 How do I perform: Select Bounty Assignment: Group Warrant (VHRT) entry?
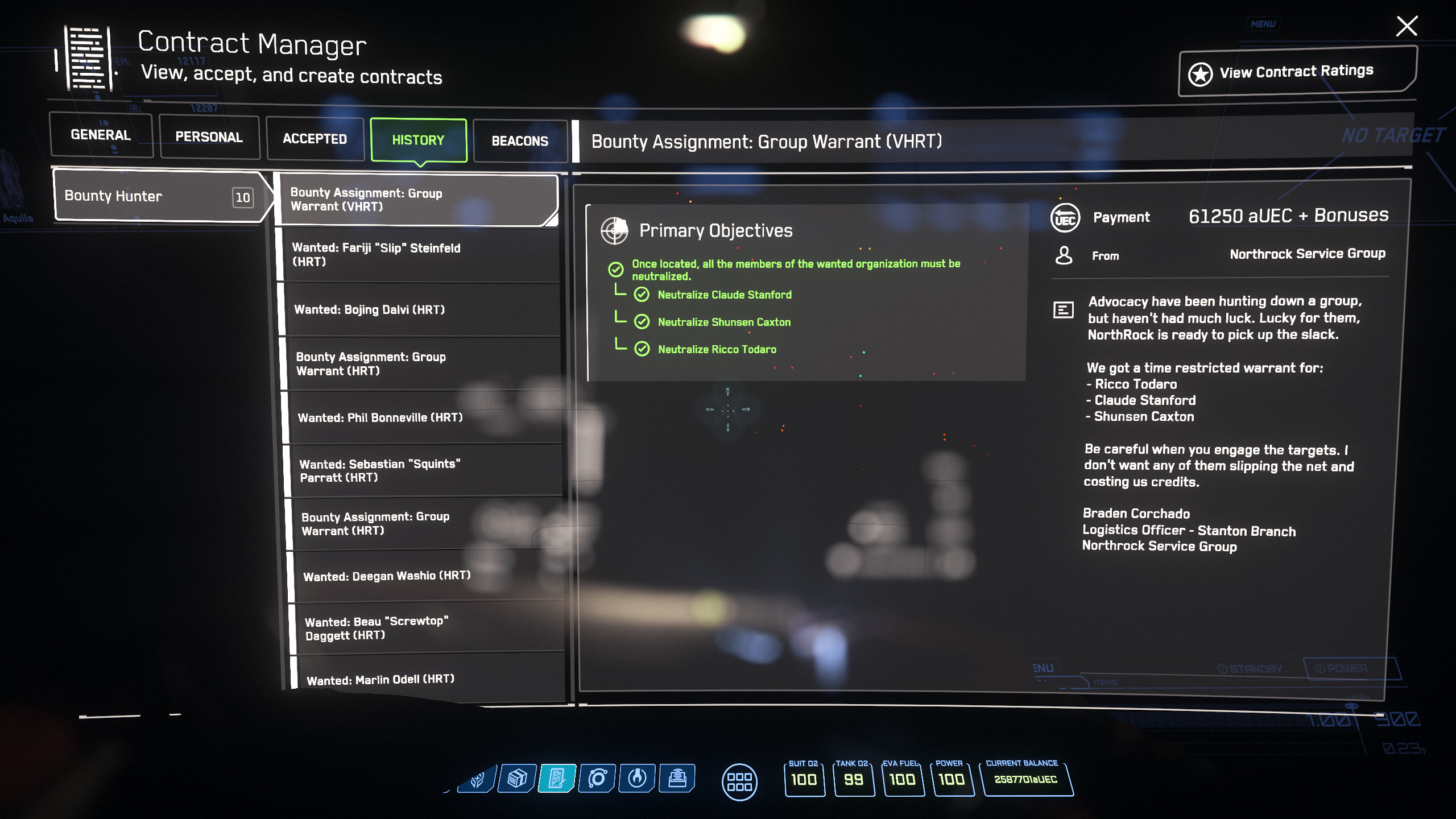point(415,200)
